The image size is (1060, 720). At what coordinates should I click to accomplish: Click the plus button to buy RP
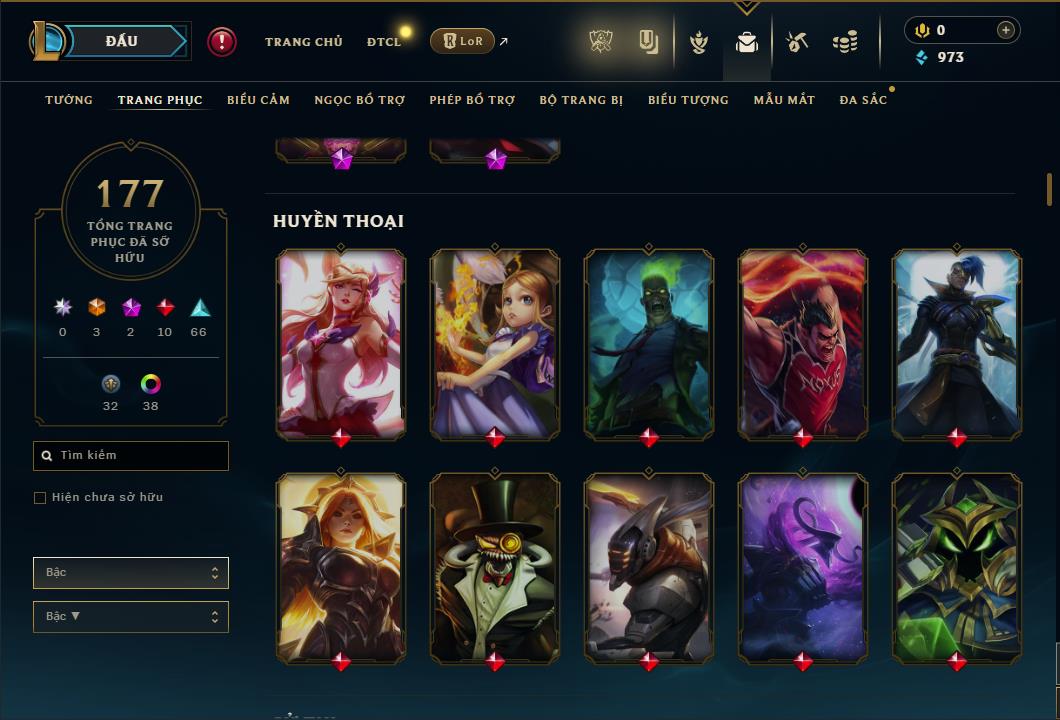tap(1005, 30)
